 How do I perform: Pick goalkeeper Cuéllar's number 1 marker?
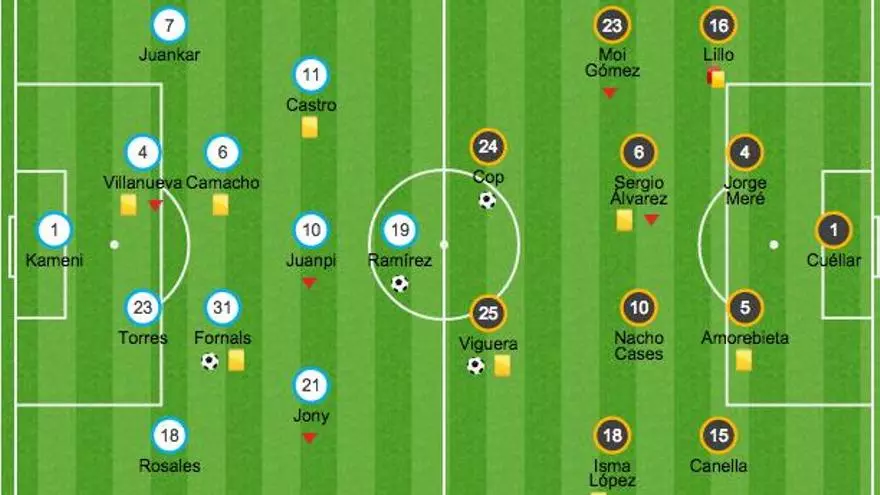pos(833,231)
